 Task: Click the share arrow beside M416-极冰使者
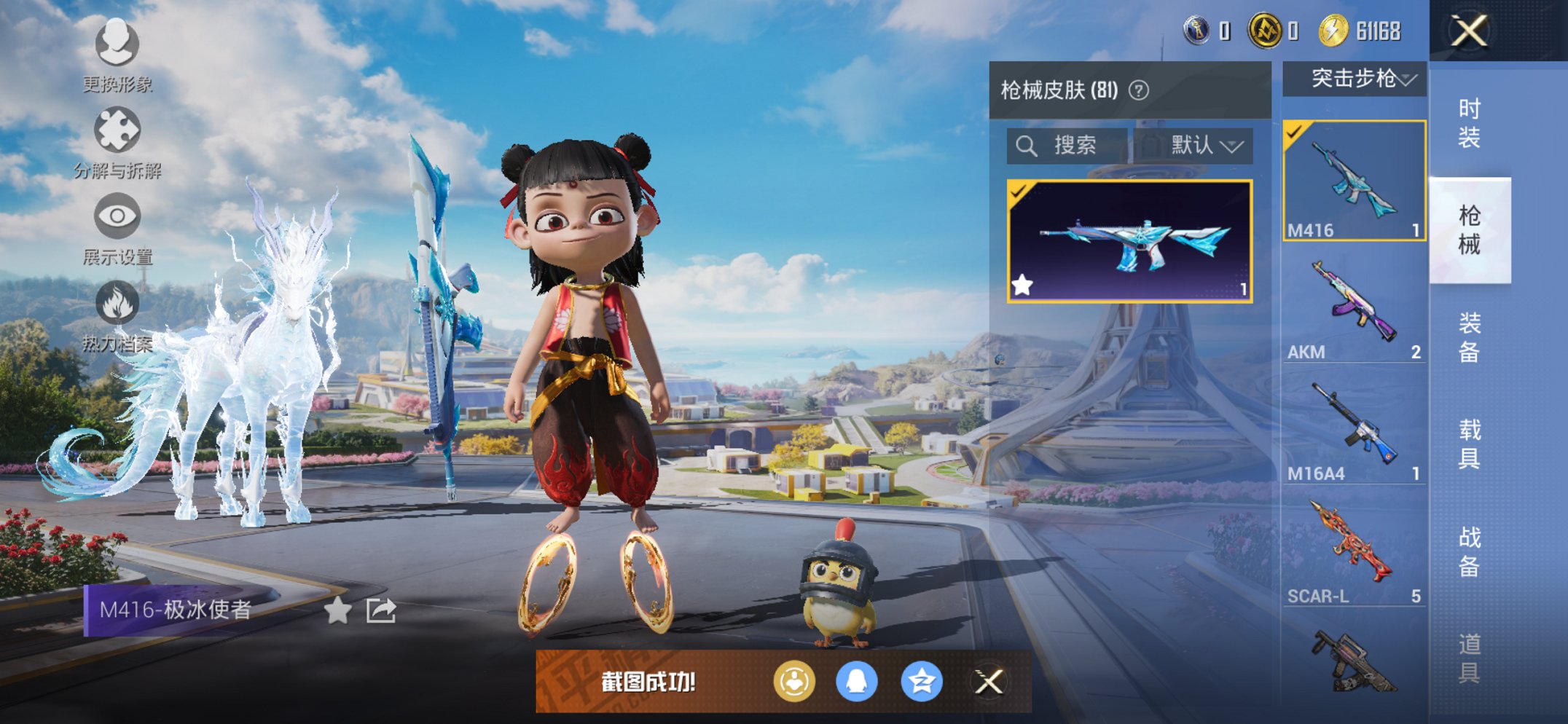point(380,610)
